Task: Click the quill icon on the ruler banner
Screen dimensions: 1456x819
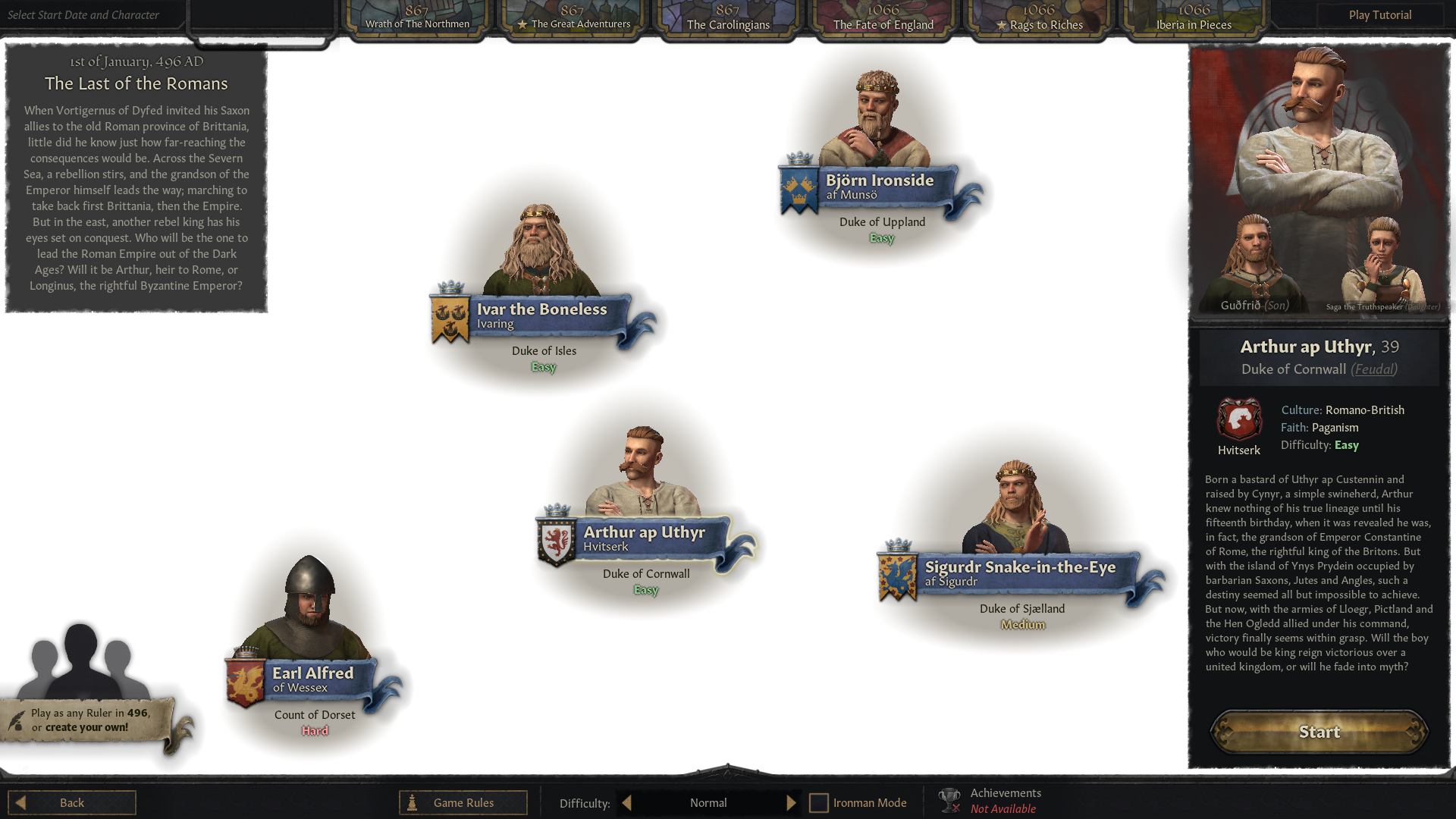Action: 17,720
